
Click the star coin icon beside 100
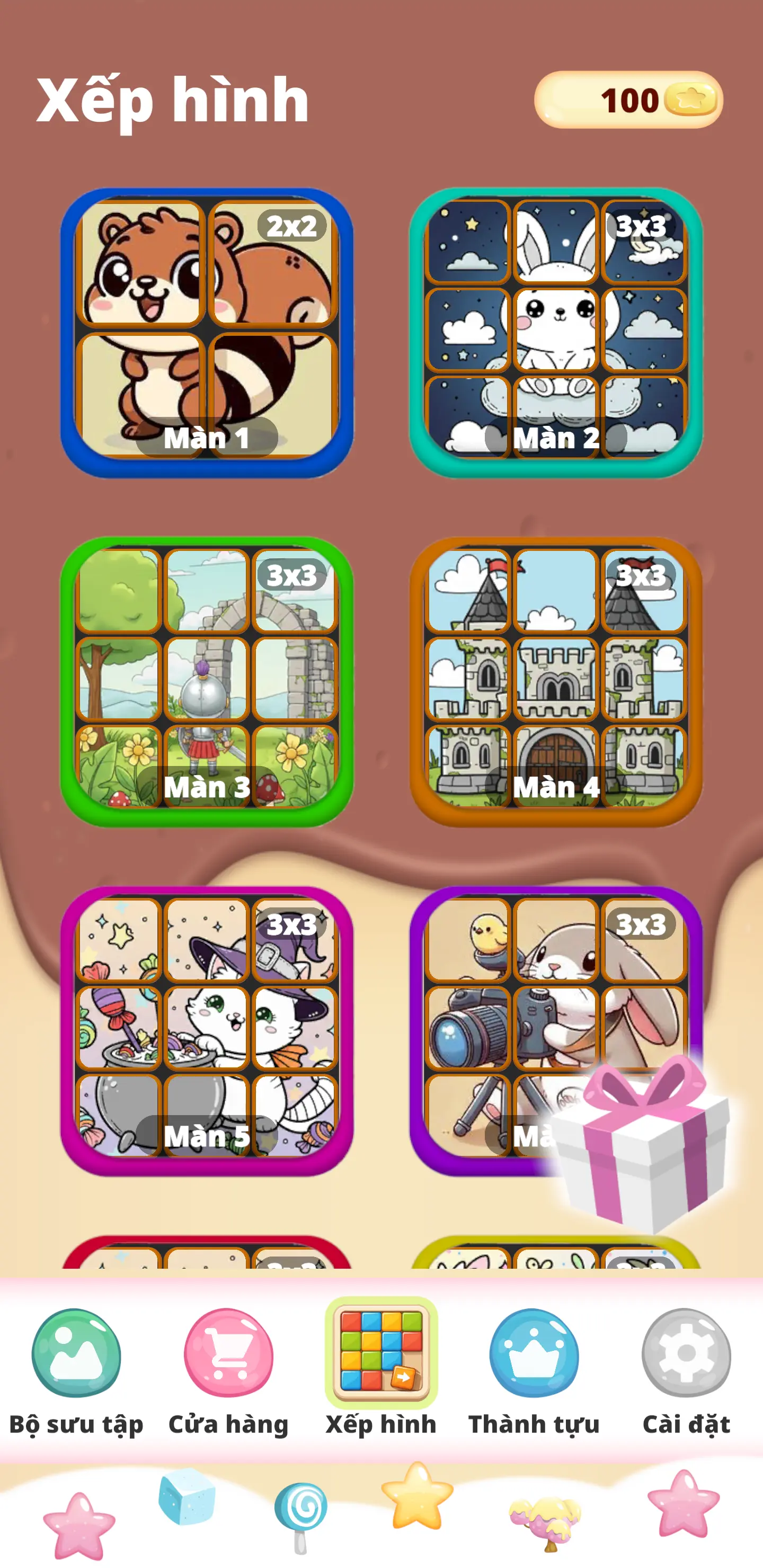690,101
